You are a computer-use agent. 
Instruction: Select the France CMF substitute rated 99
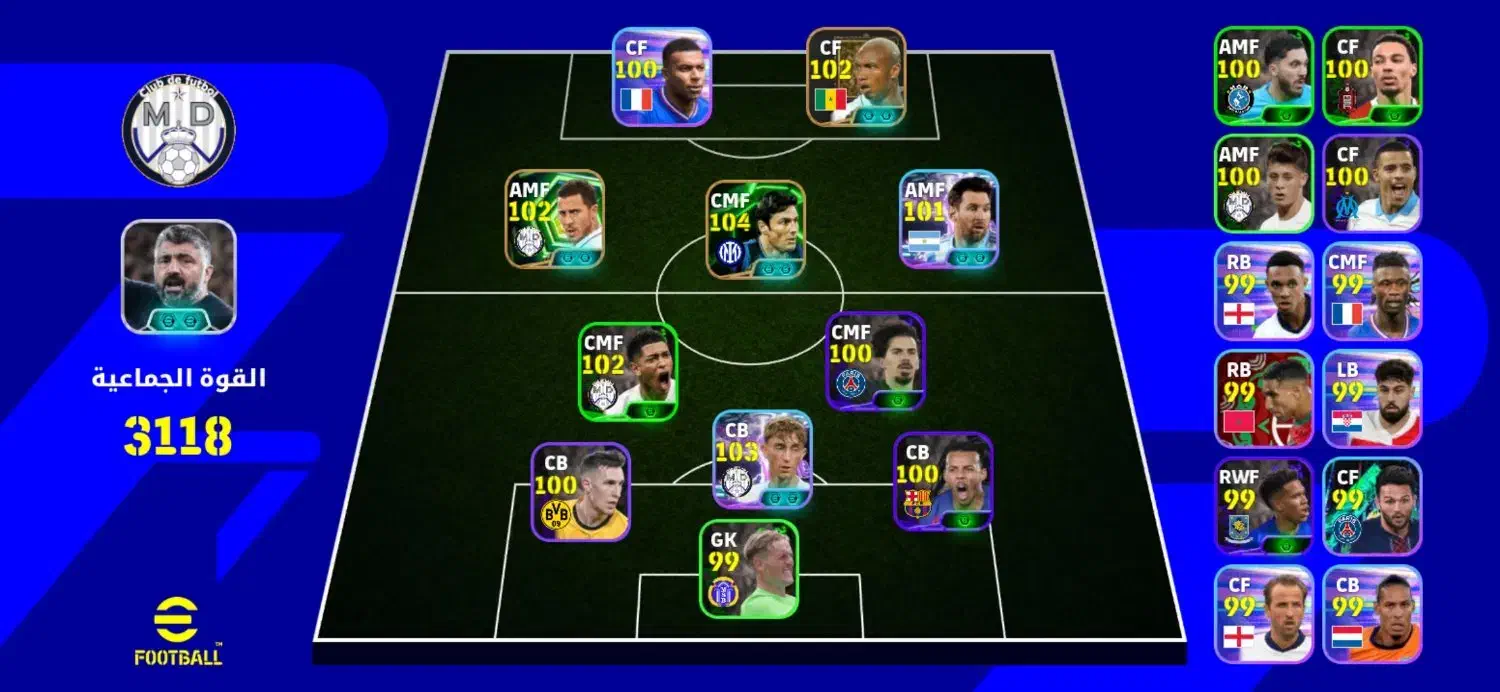tap(1372, 291)
